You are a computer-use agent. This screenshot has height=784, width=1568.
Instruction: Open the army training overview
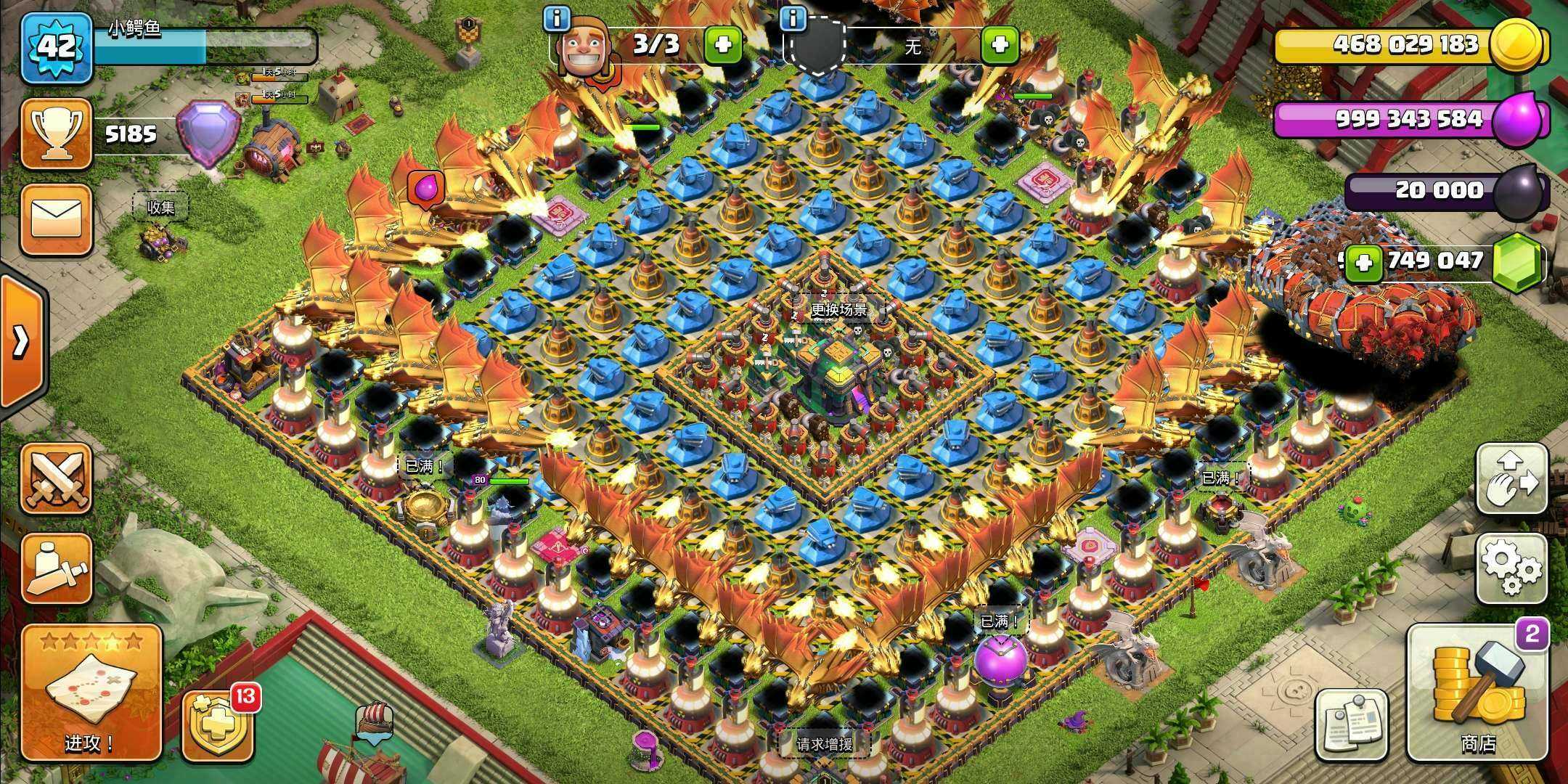point(57,569)
